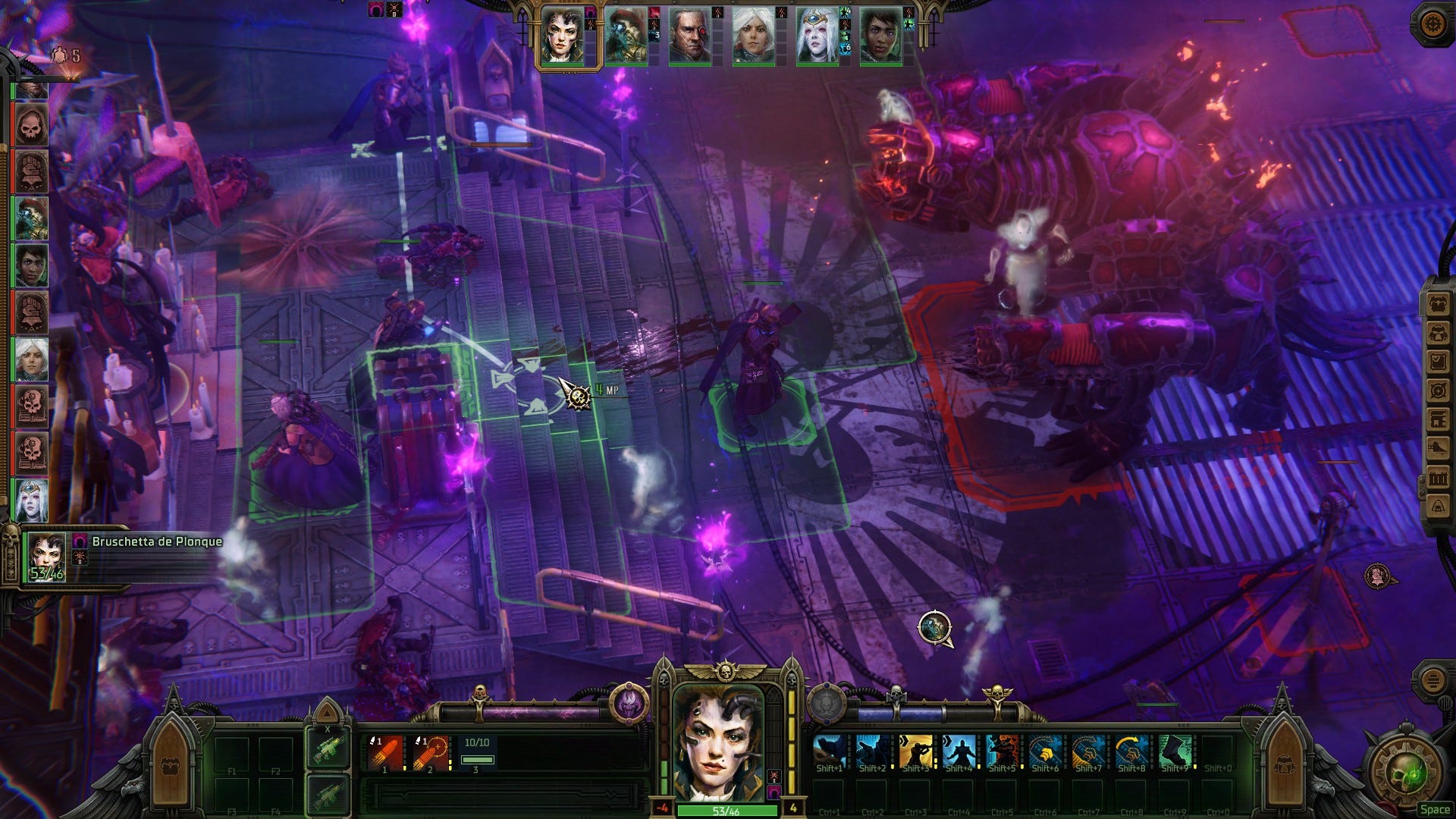Image resolution: width=1456 pixels, height=819 pixels.
Task: Open the map crosshair side button
Action: tap(1438, 391)
